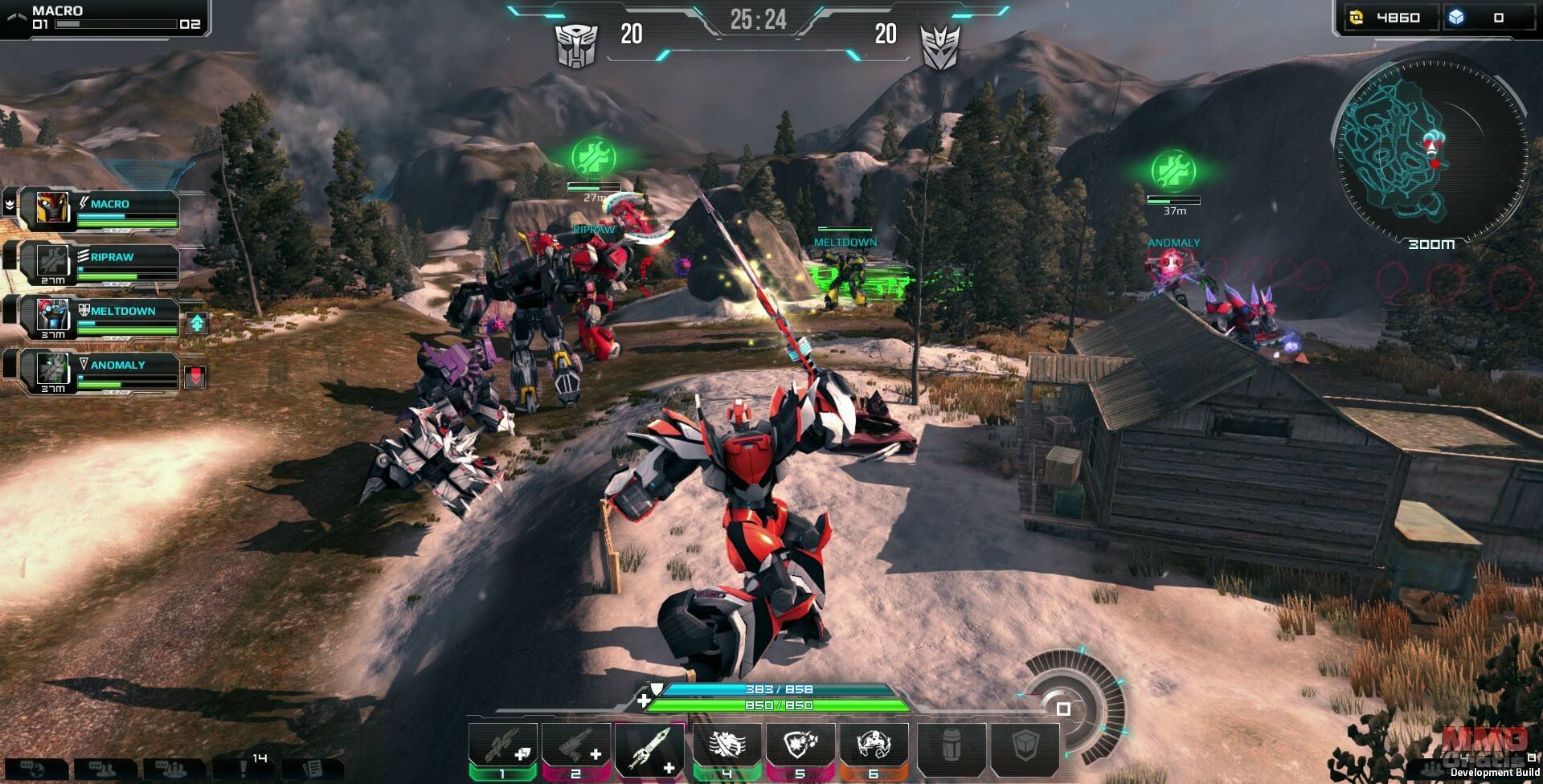The image size is (1543, 784).
Task: Open the two-person team chat channel
Action: tap(102, 770)
